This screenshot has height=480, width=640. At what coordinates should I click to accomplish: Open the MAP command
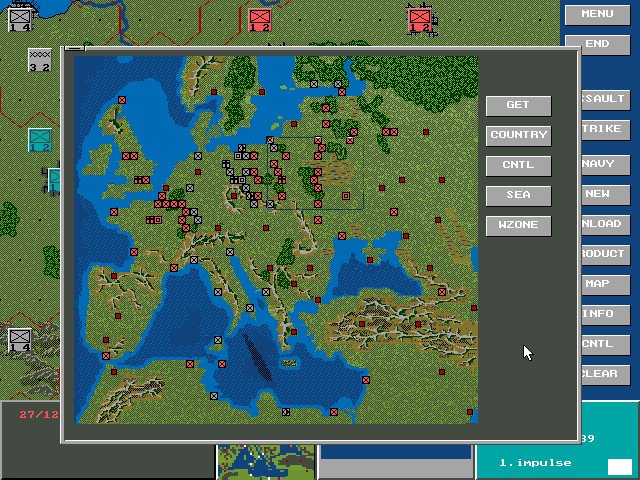coord(605,284)
